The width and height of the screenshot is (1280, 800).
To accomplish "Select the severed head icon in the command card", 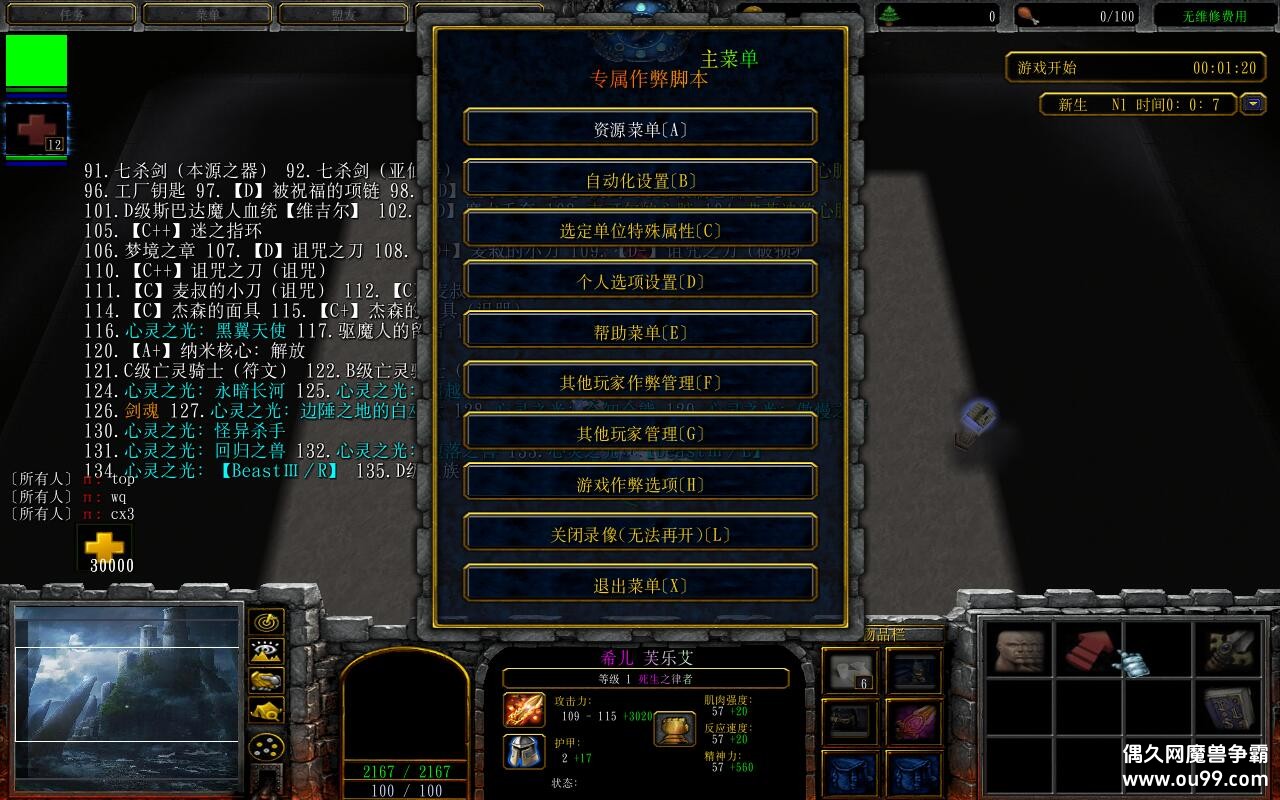I will (x=1020, y=650).
